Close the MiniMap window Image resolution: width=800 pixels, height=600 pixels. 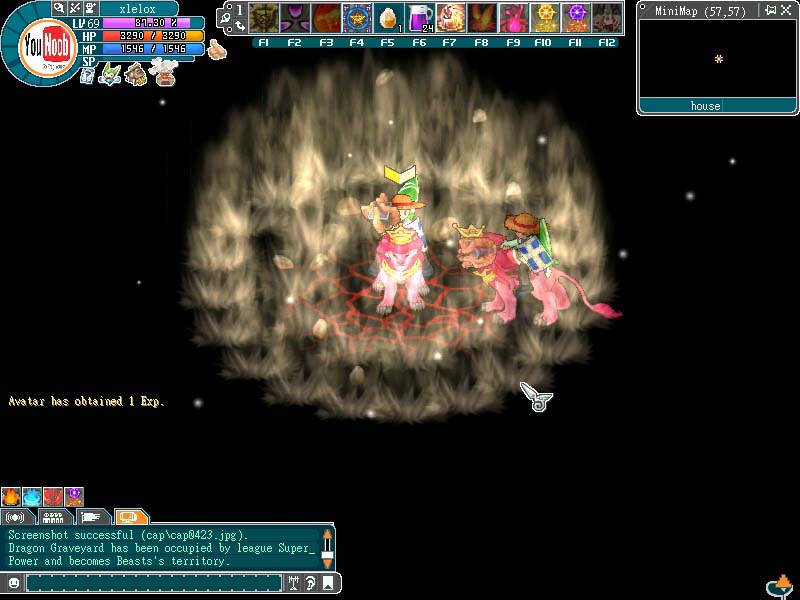(x=787, y=10)
